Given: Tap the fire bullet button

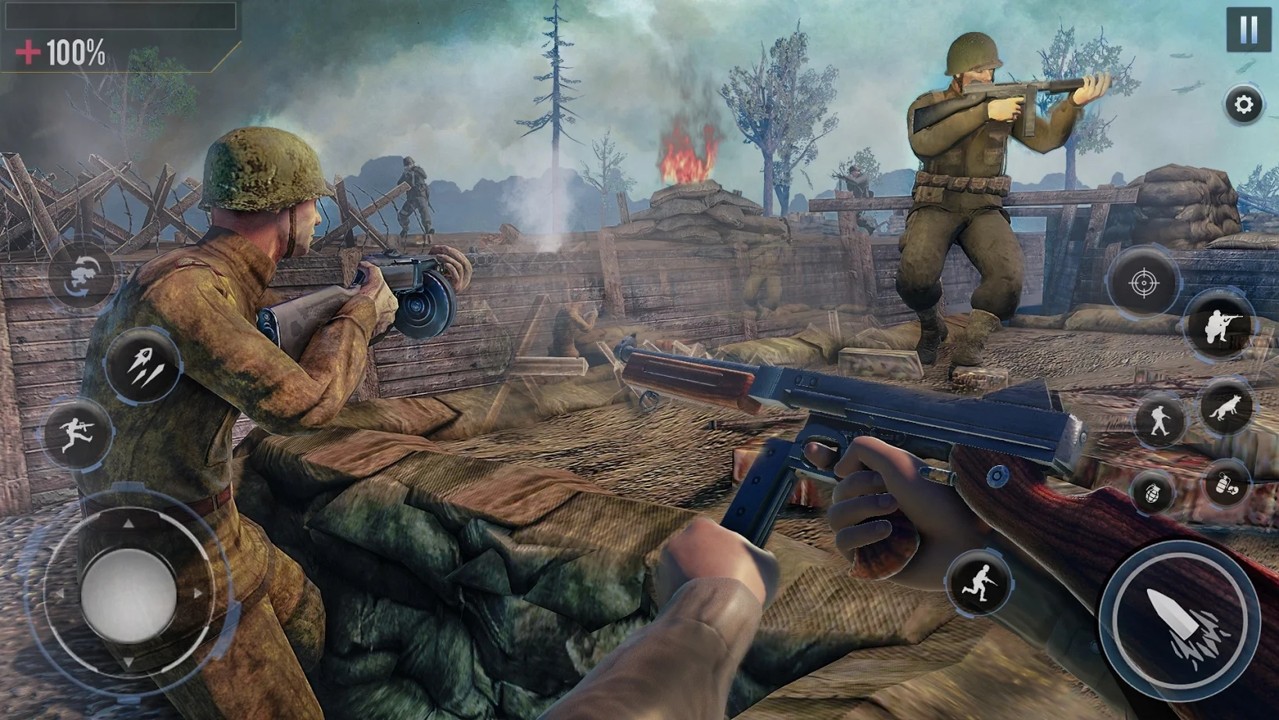Looking at the screenshot, I should [x=1179, y=621].
